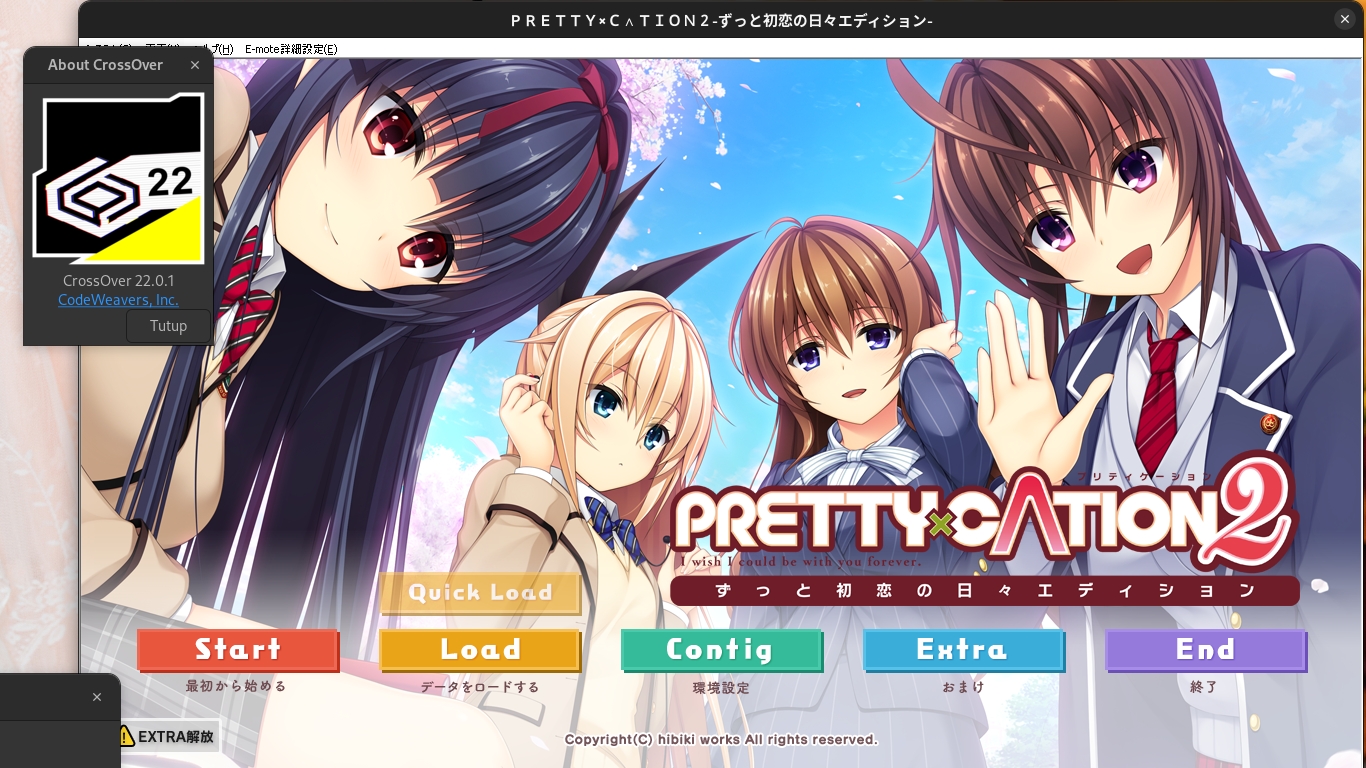Close the About CrossOver dialog
1366x768 pixels.
(195, 65)
